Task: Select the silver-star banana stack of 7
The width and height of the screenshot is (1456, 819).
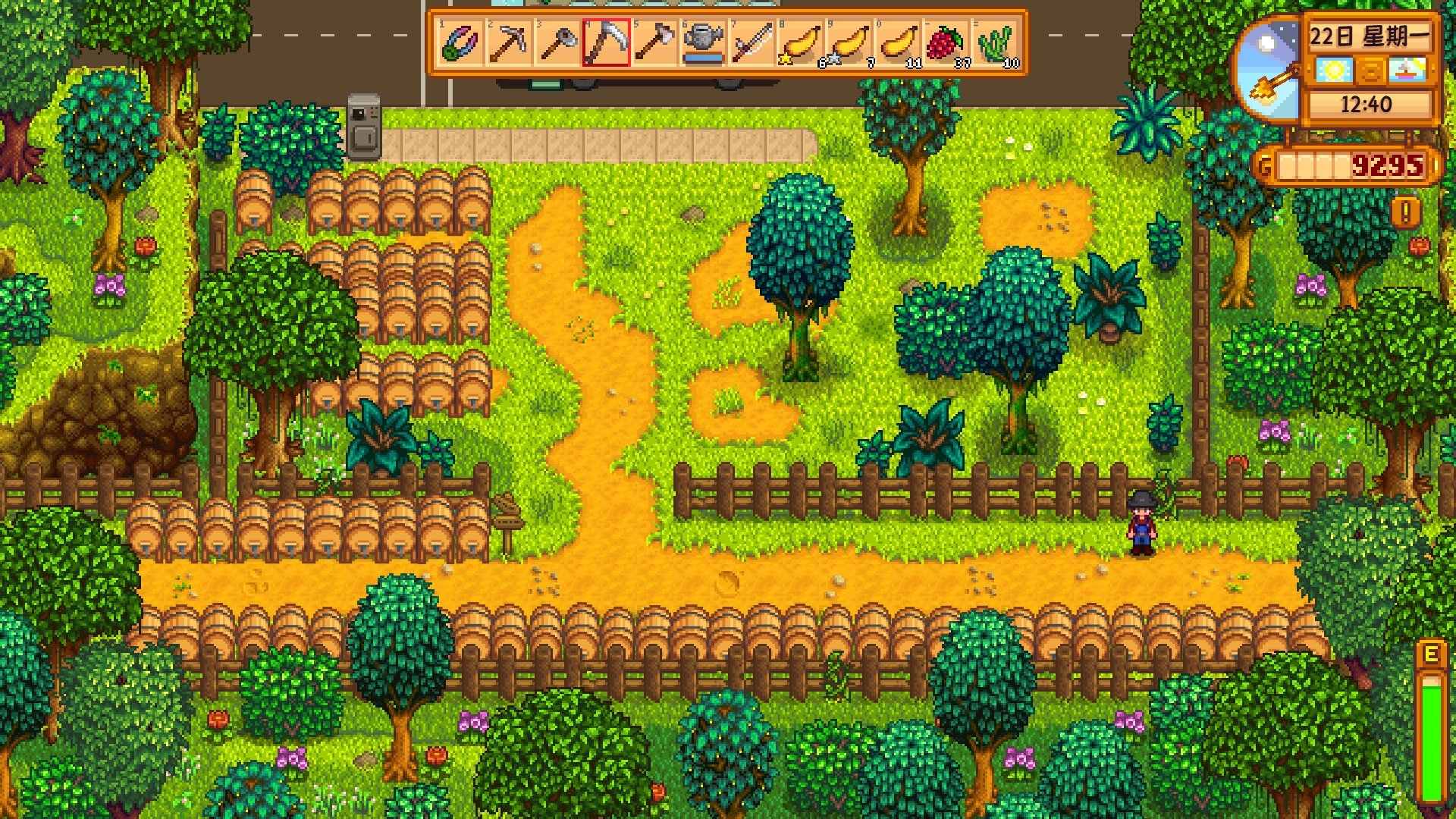Action: click(x=849, y=42)
